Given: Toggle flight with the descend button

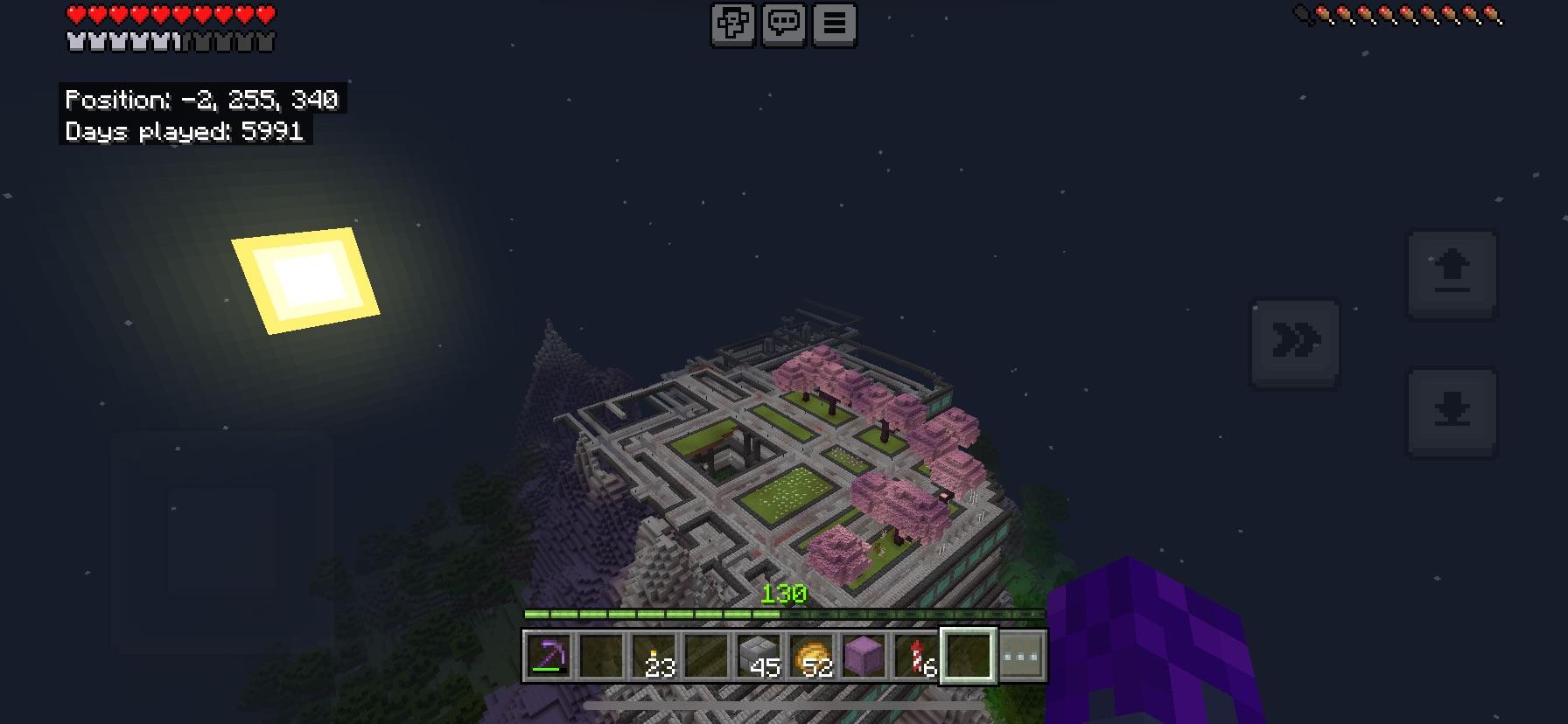Looking at the screenshot, I should coord(1453,411).
